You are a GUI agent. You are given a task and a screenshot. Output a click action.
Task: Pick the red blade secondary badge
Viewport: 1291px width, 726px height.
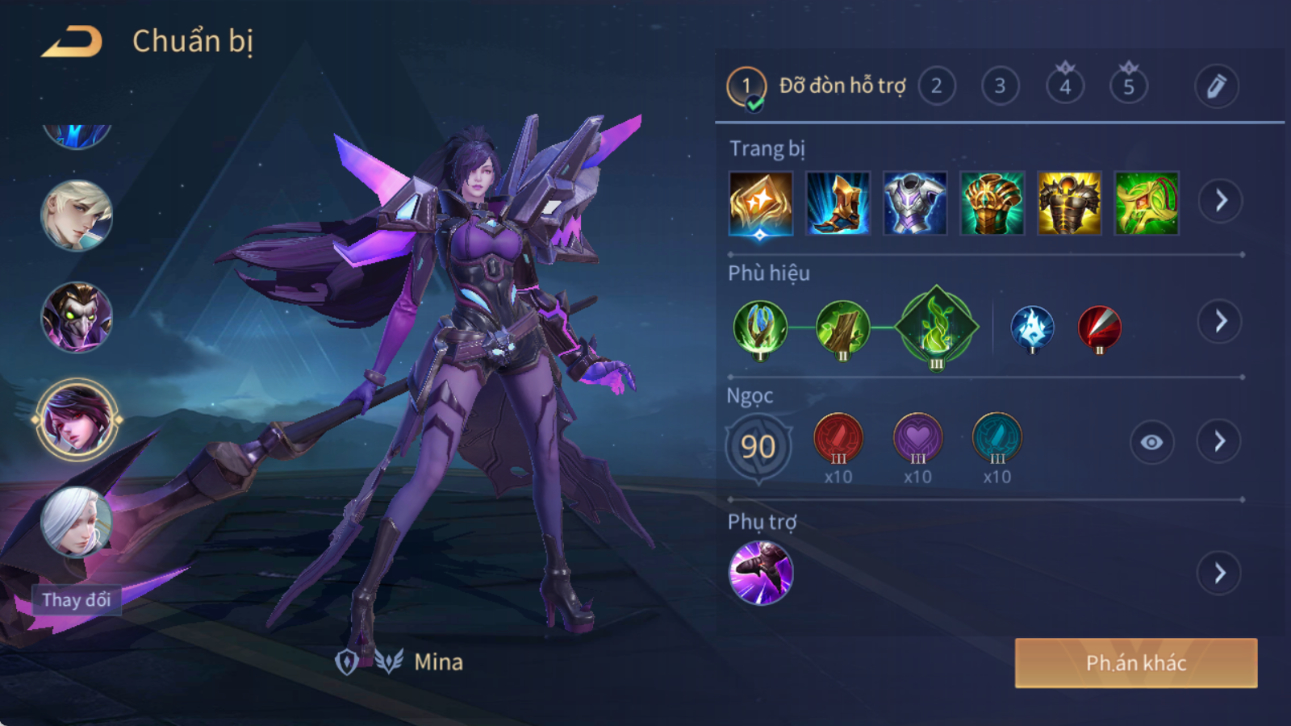[x=1099, y=328]
